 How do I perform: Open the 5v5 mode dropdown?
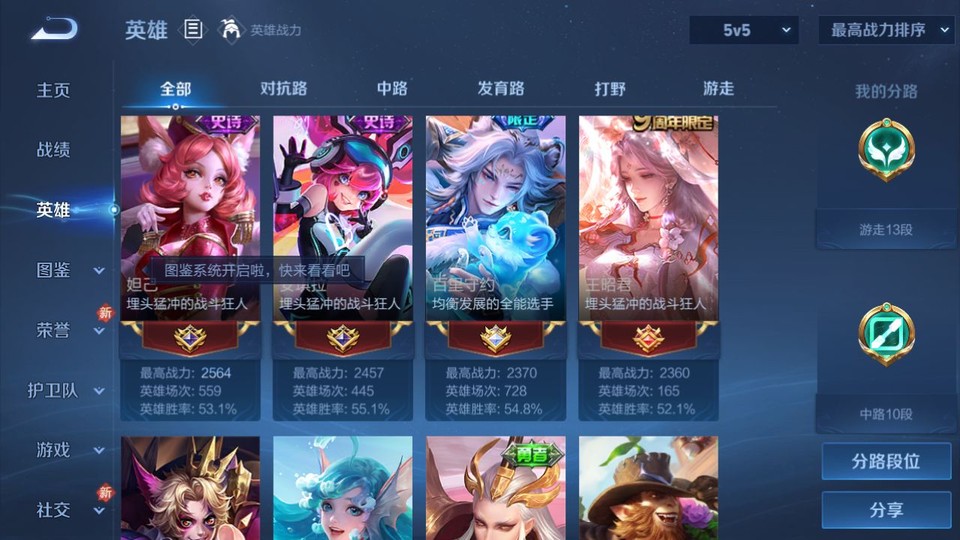point(743,30)
